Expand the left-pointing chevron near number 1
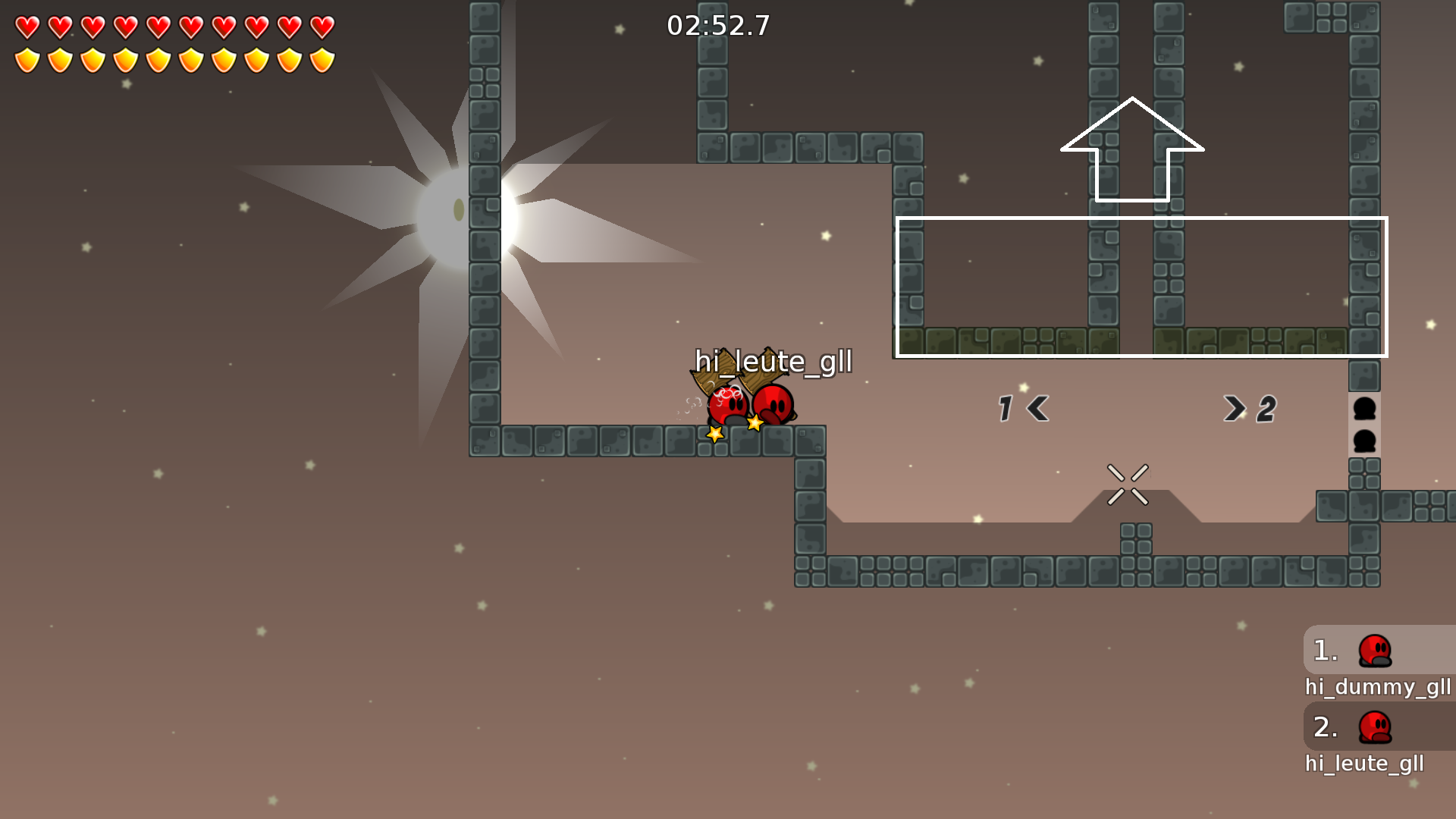Screen dimensions: 1456x819 [x=1037, y=408]
